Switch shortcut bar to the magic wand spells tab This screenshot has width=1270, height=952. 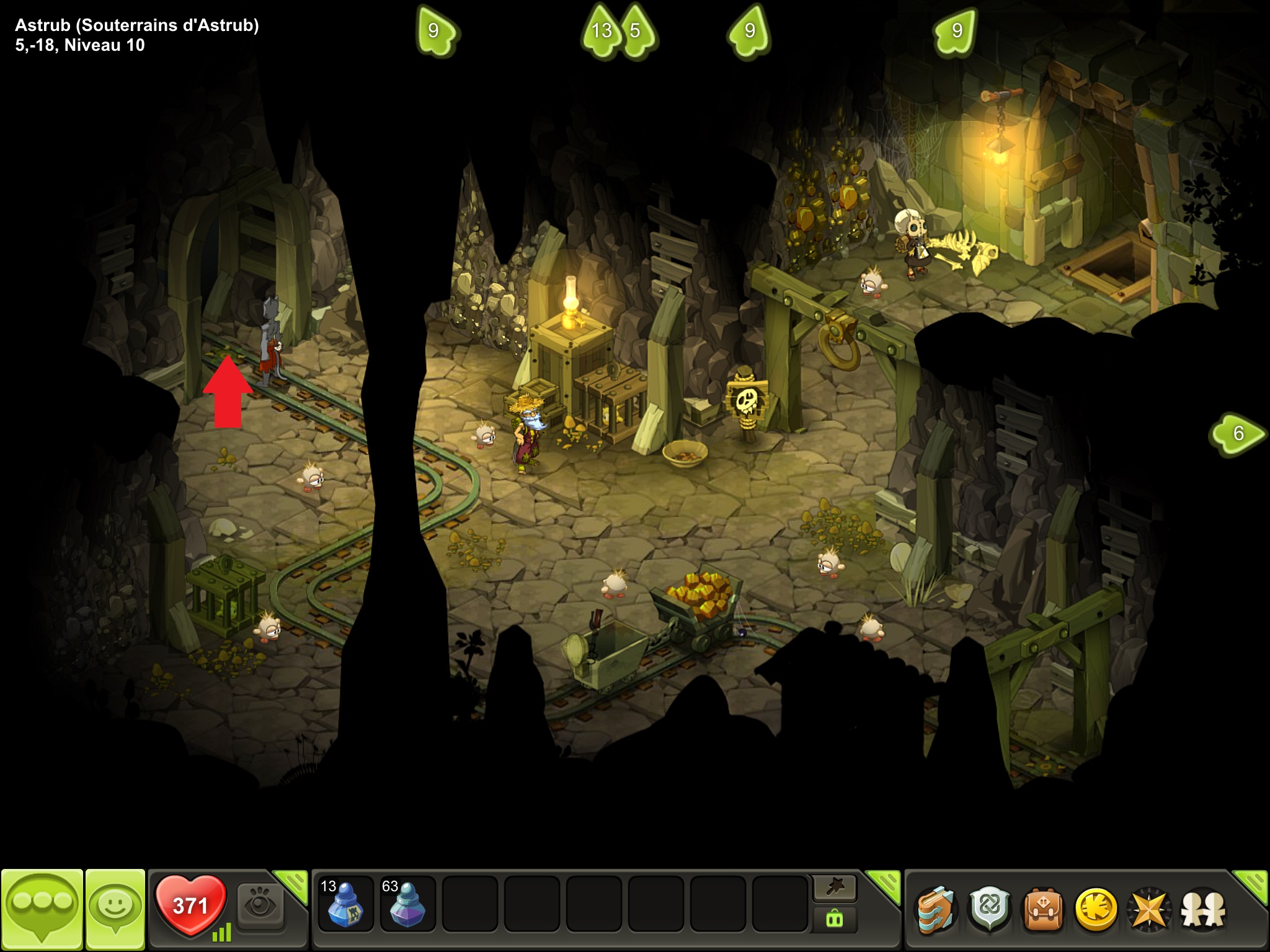point(835,889)
